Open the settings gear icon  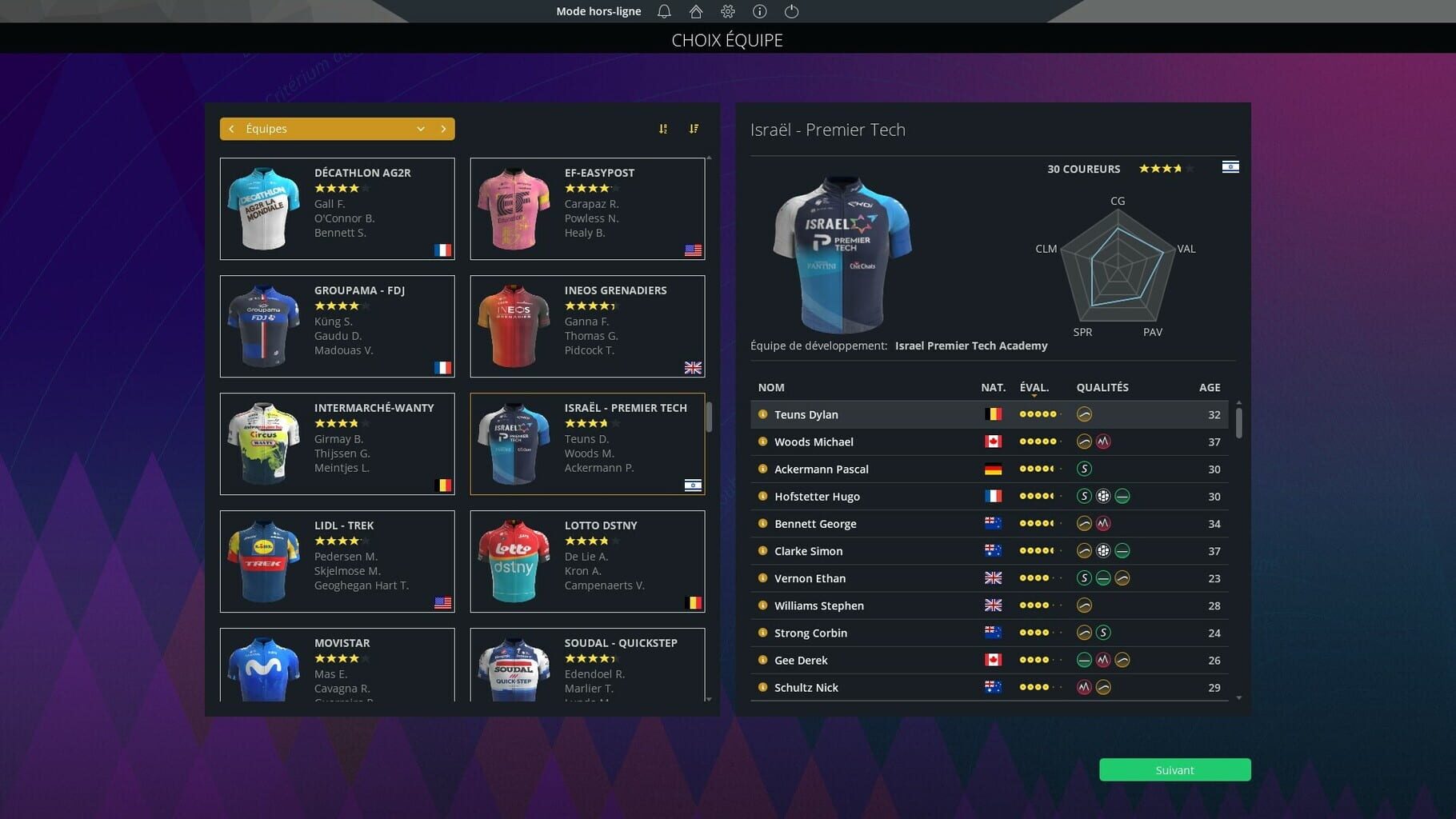(727, 11)
